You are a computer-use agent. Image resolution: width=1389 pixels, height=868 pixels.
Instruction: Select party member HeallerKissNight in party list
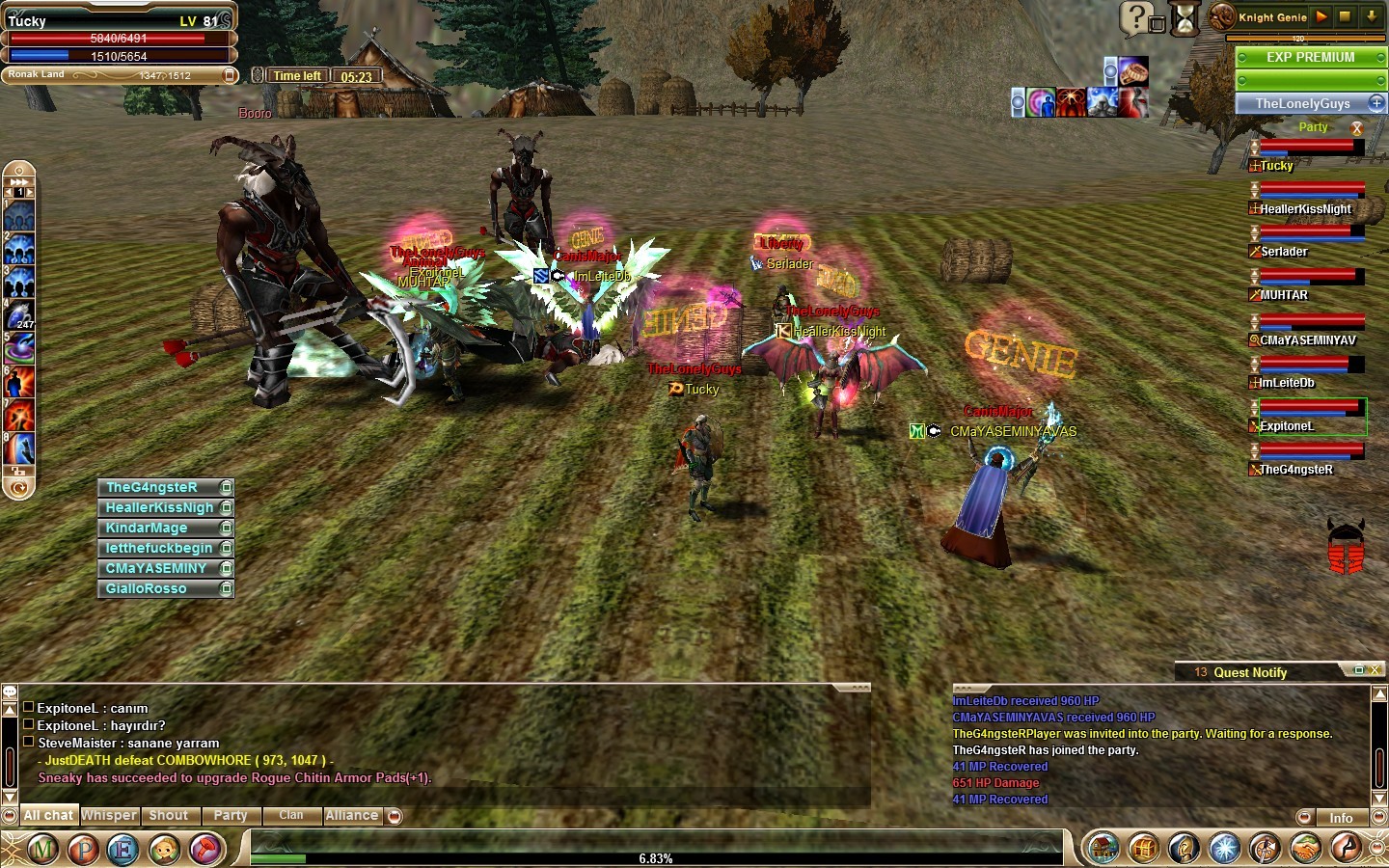coord(1305,208)
